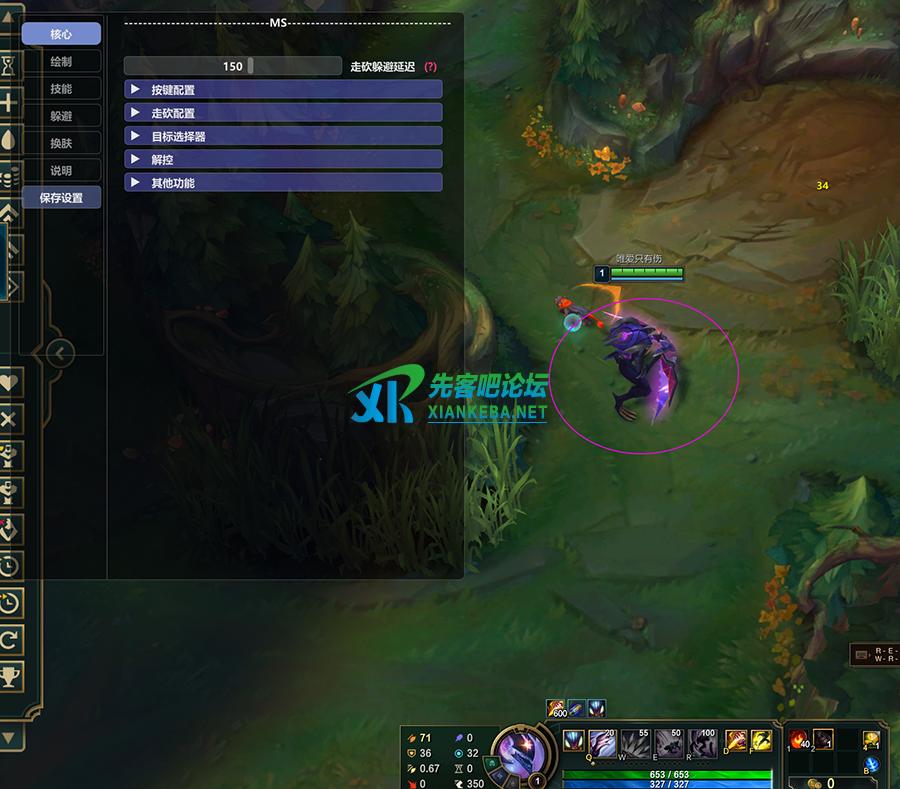Expand the 其他功能 section
The height and width of the screenshot is (789, 900).
click(x=283, y=183)
